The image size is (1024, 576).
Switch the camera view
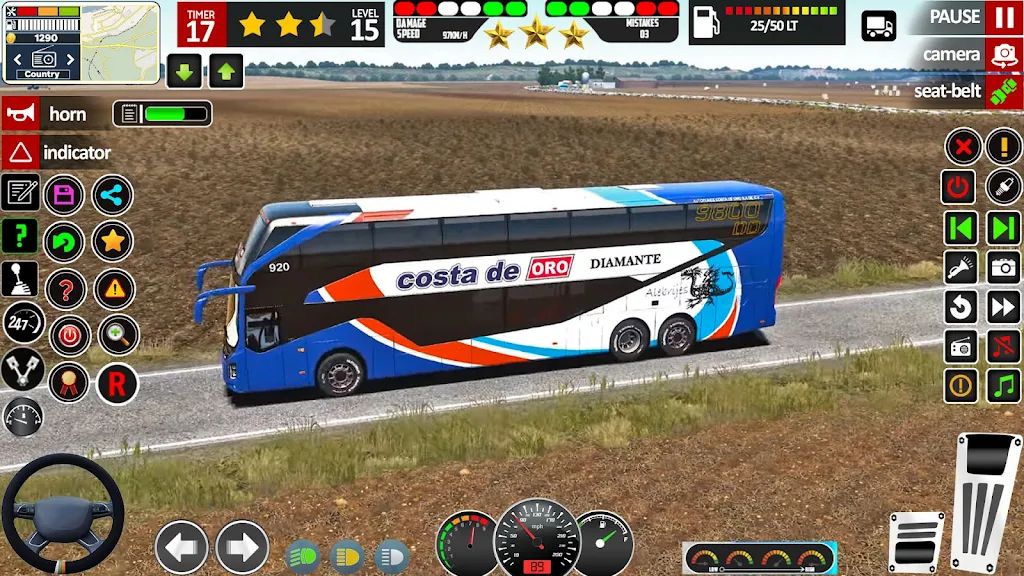coord(1003,55)
